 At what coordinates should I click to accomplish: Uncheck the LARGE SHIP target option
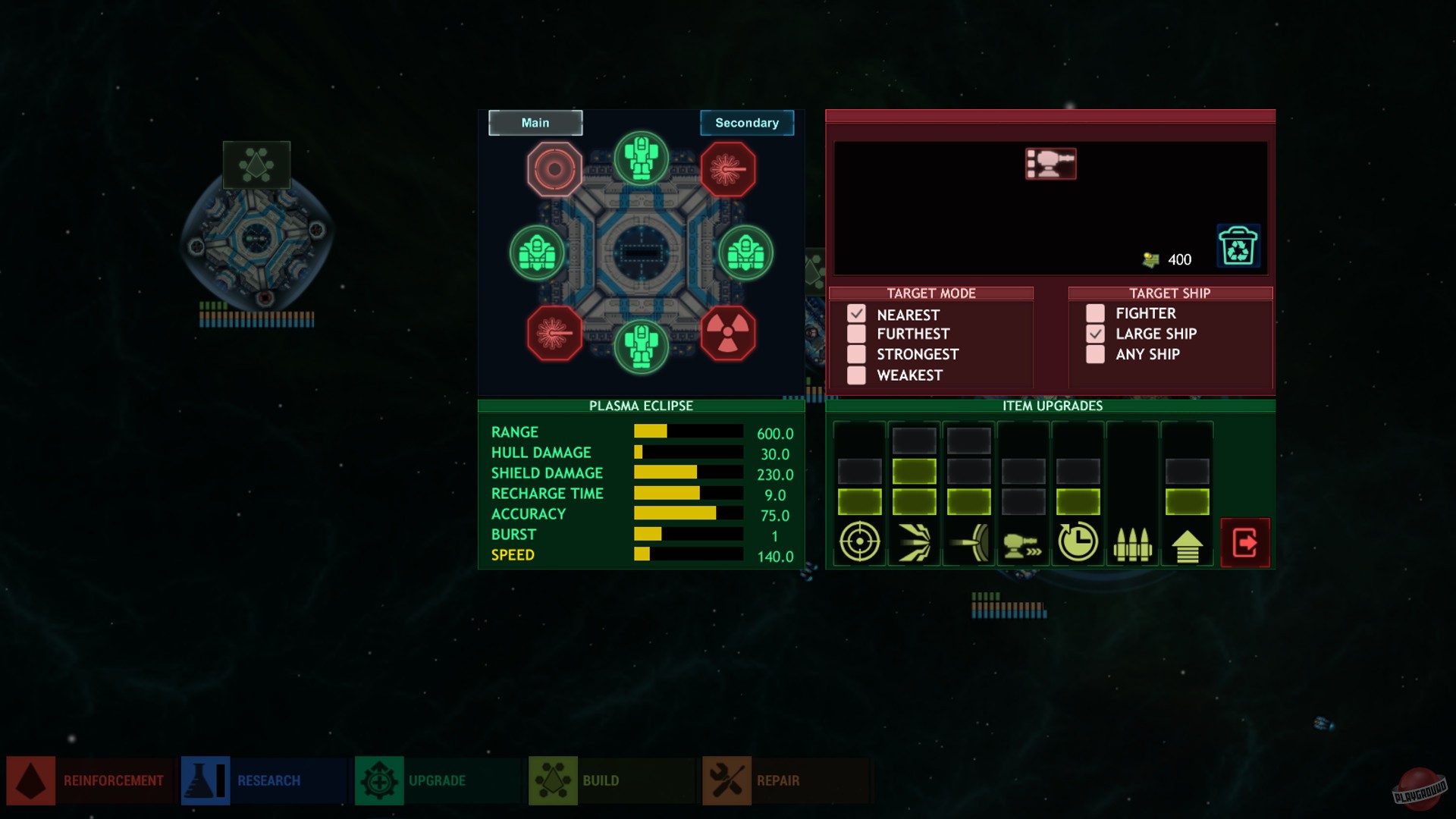click(1095, 334)
